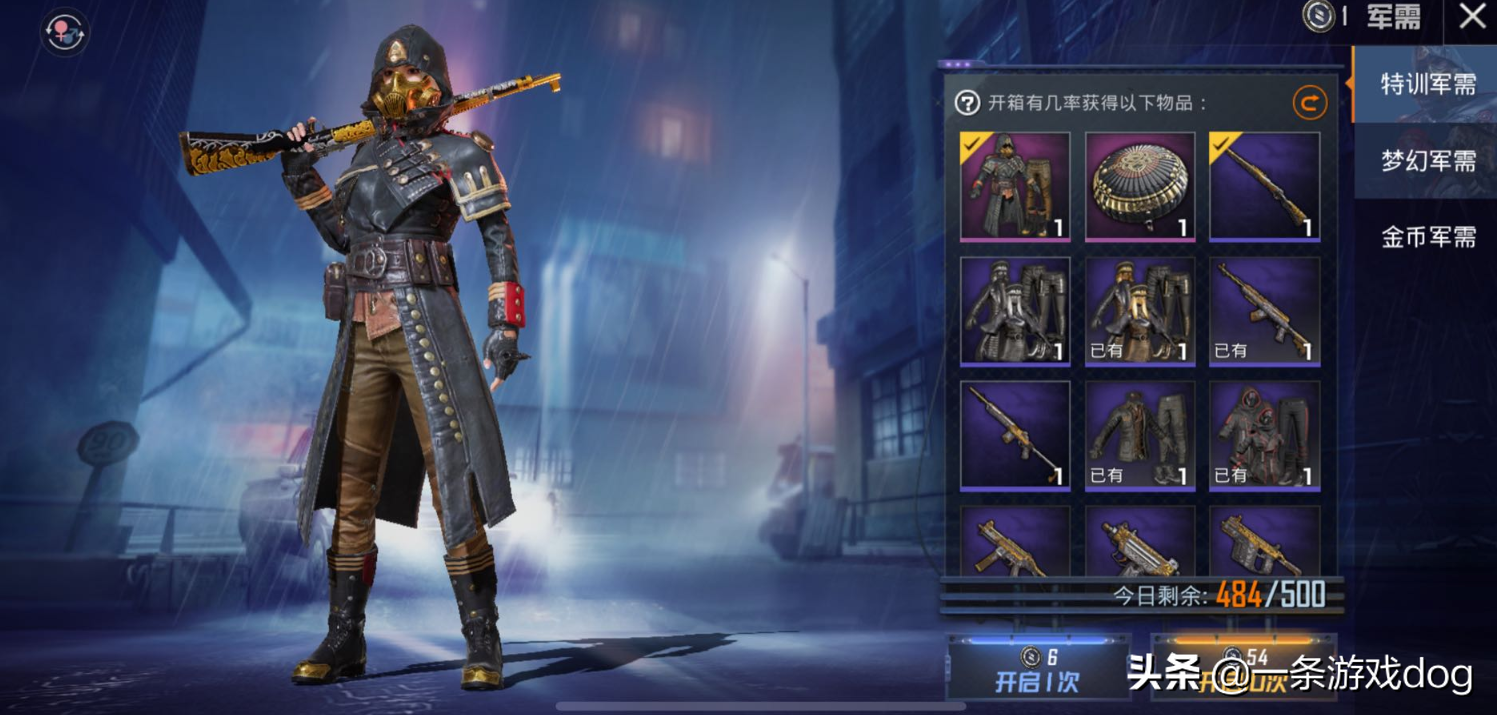Screen dimensions: 1497x715
Task: Open the question mark help info
Action: click(967, 102)
